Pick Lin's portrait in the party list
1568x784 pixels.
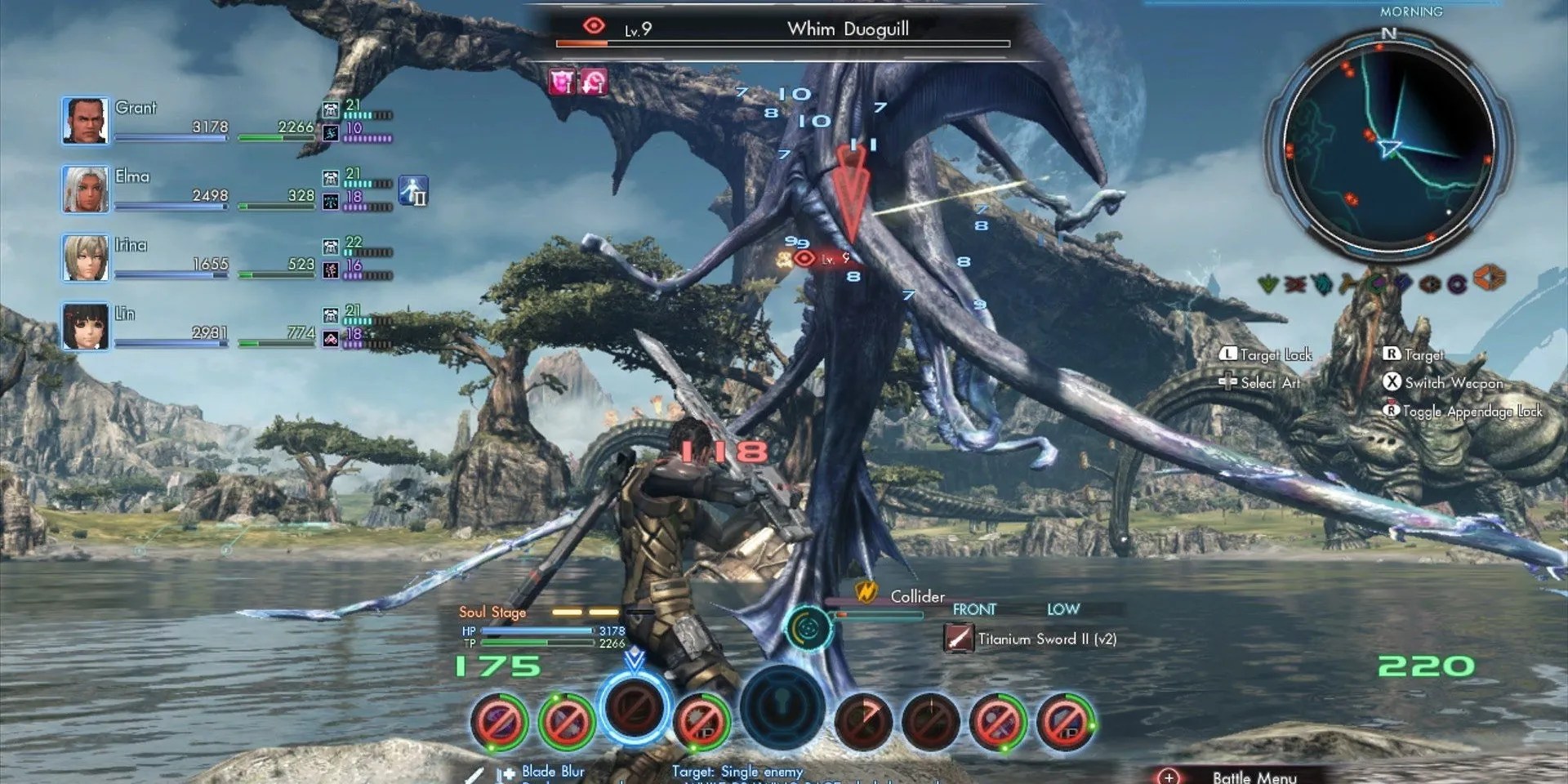point(85,327)
